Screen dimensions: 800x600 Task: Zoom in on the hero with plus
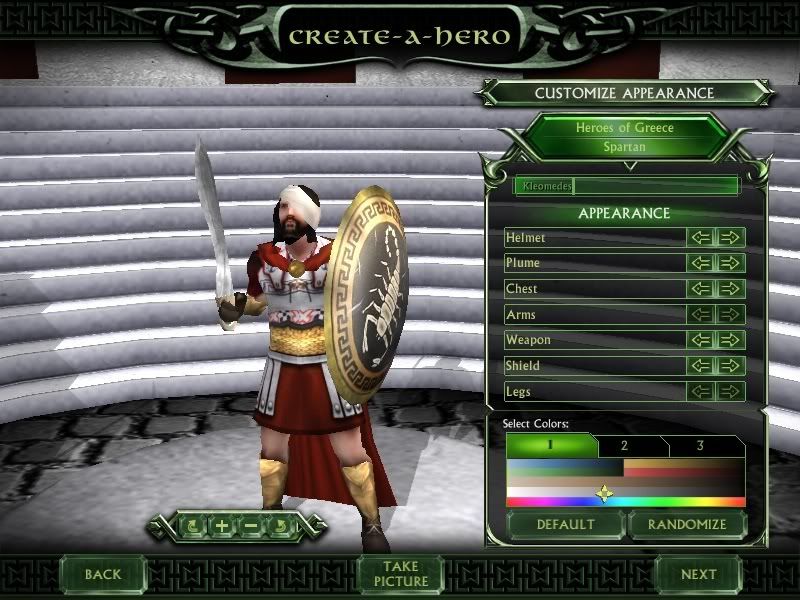(x=222, y=525)
